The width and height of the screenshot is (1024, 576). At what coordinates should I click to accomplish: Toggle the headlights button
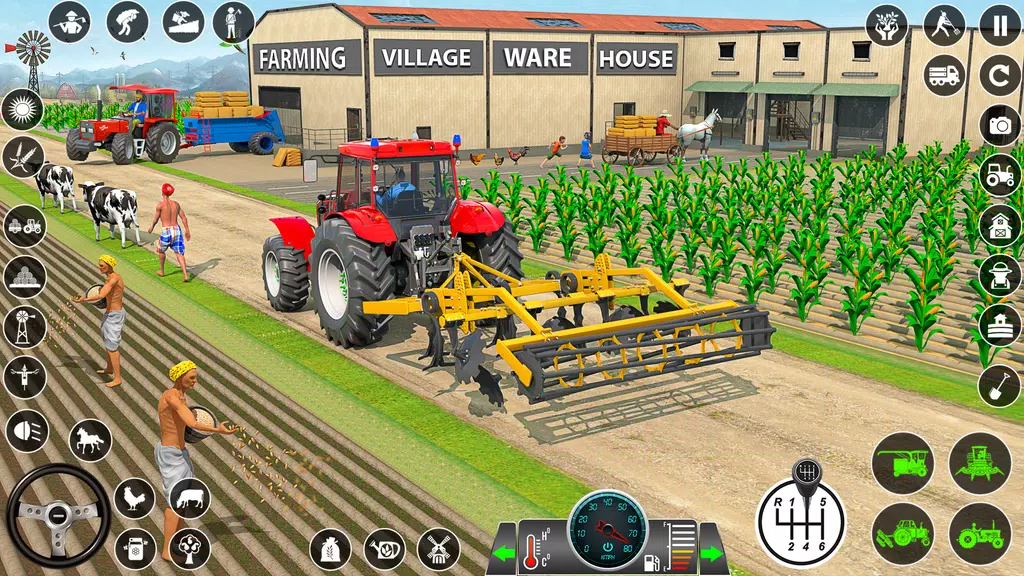pyautogui.click(x=25, y=430)
